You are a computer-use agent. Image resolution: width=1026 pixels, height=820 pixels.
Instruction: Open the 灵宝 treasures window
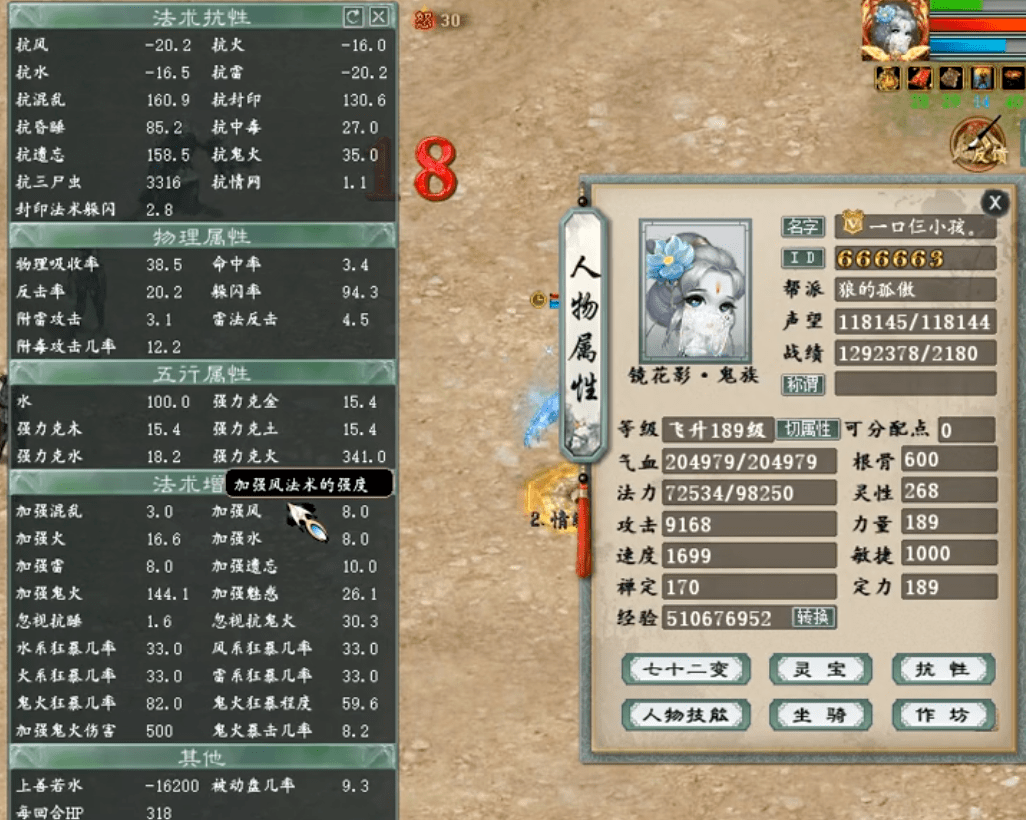click(820, 670)
